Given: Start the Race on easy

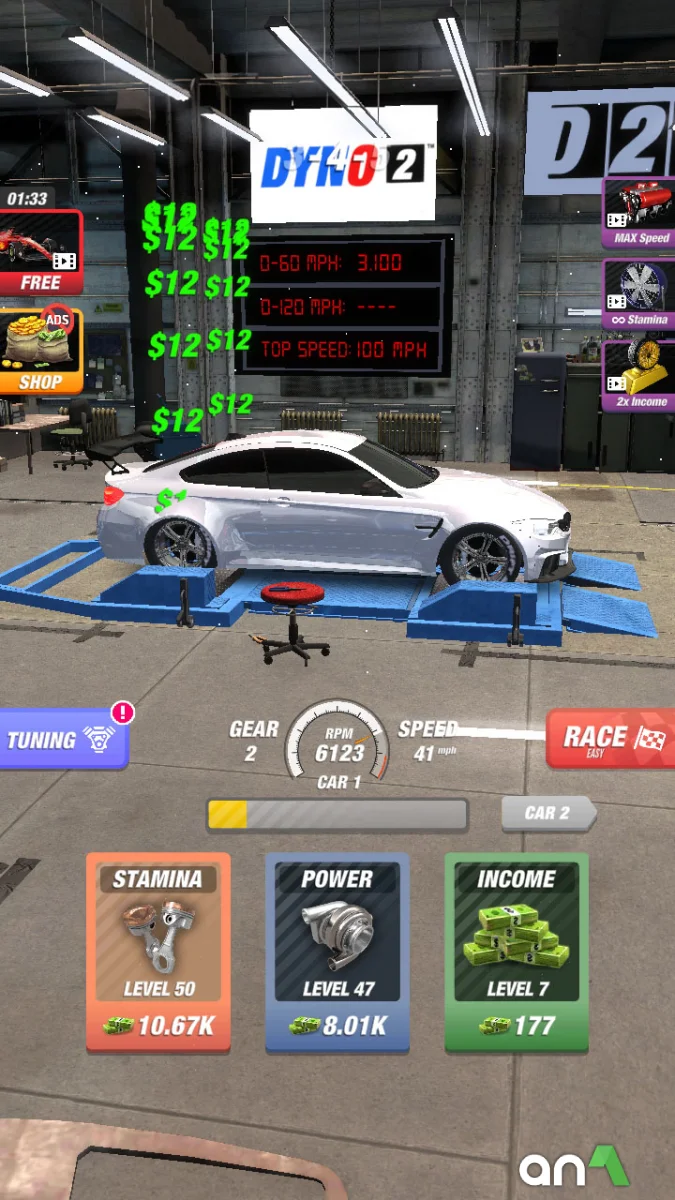Looking at the screenshot, I should (609, 740).
